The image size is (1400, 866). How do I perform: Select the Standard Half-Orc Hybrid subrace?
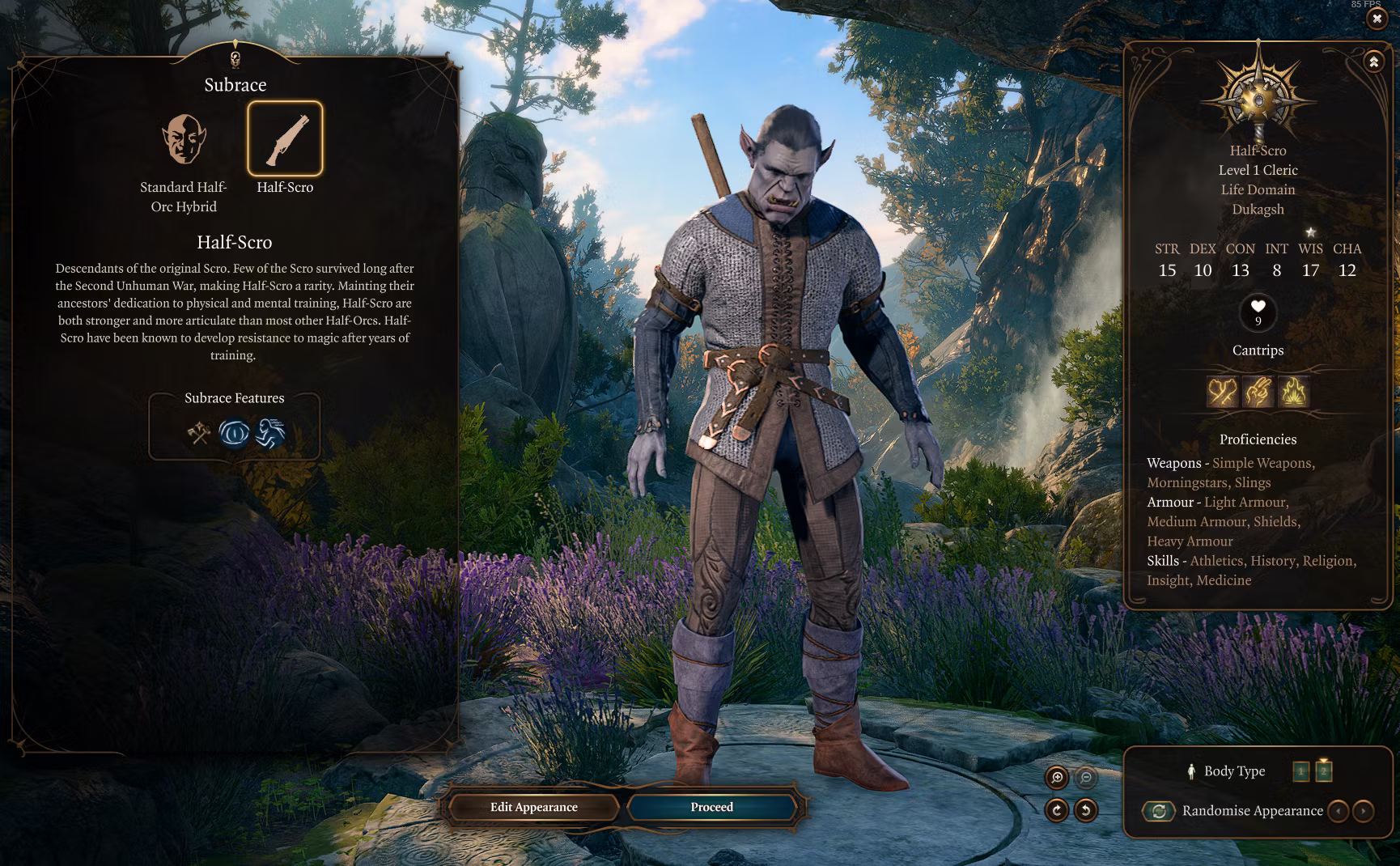click(x=184, y=139)
